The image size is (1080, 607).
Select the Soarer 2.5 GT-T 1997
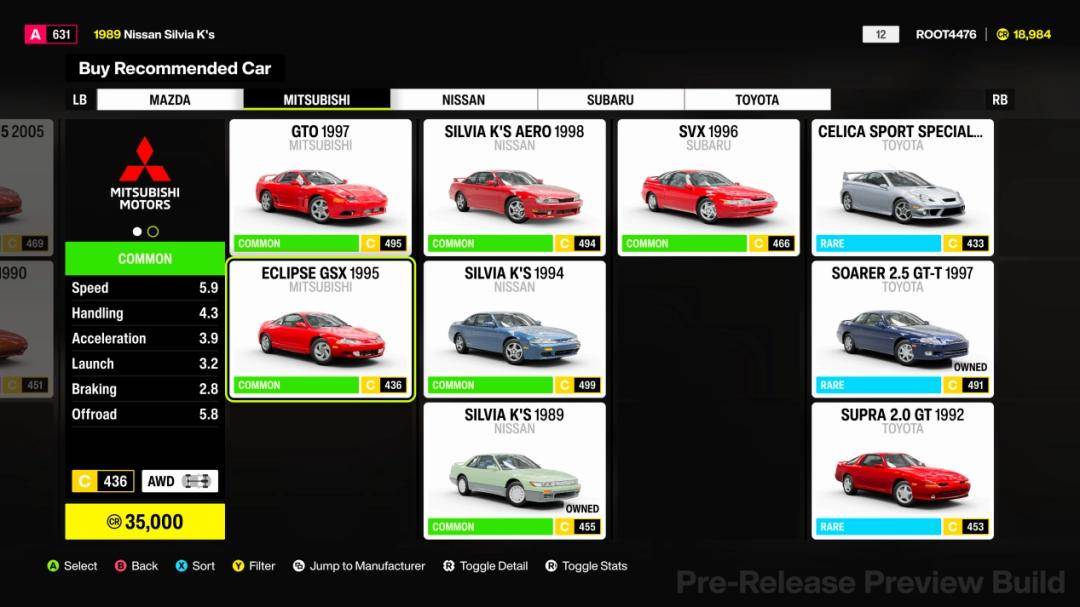902,329
